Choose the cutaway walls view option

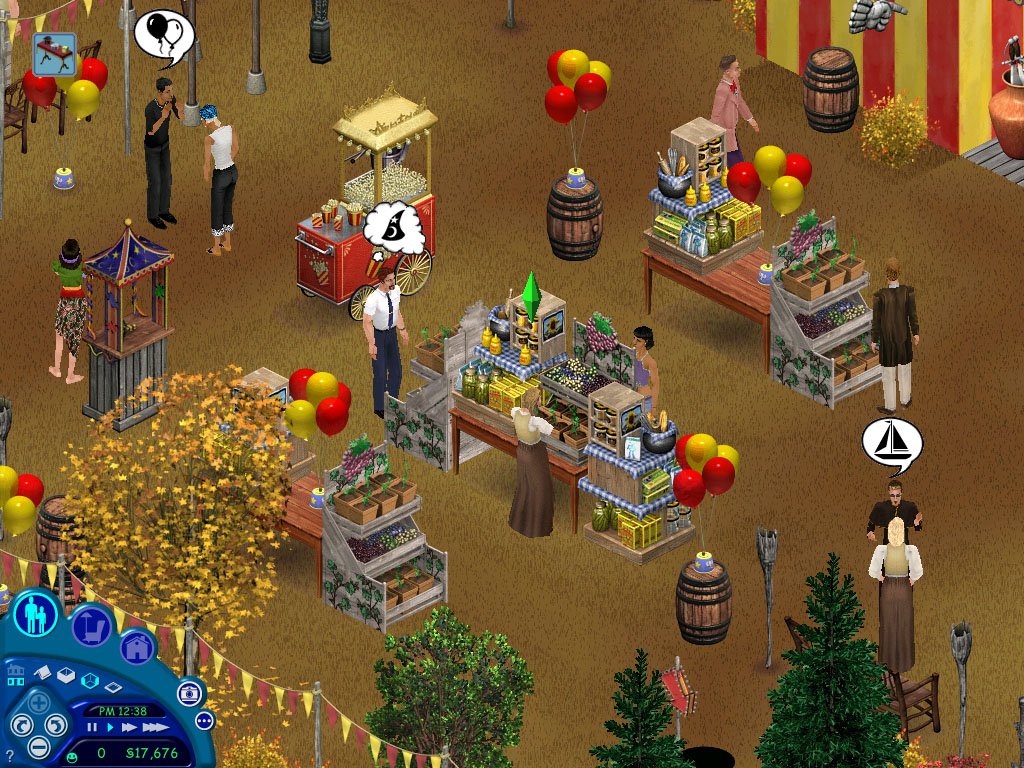pyautogui.click(x=89, y=681)
